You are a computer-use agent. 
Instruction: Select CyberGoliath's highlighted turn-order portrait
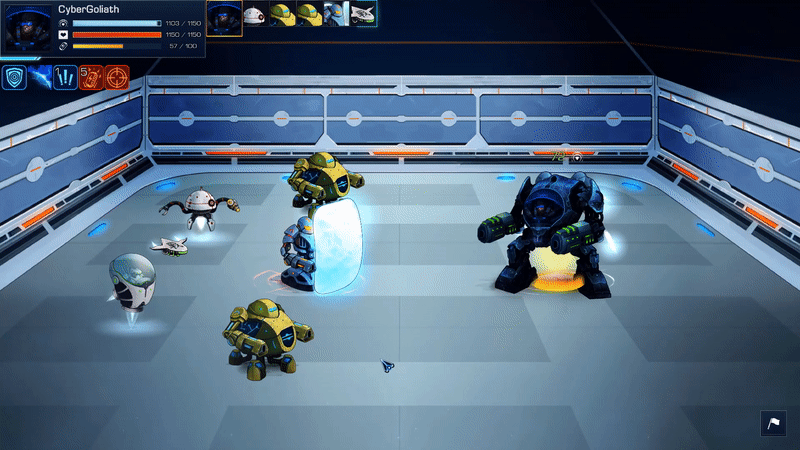coord(224,17)
